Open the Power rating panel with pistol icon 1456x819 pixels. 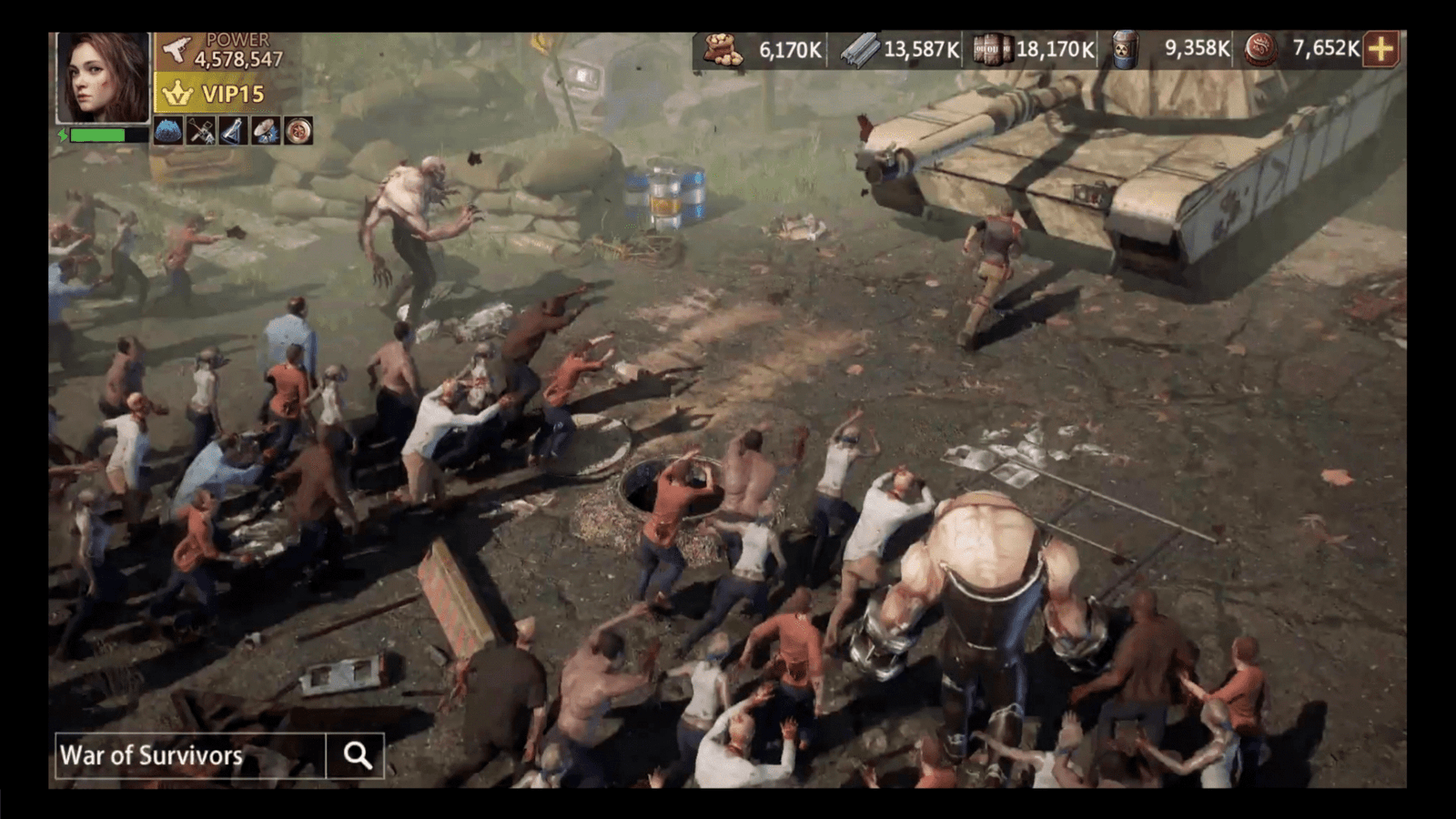click(223, 51)
